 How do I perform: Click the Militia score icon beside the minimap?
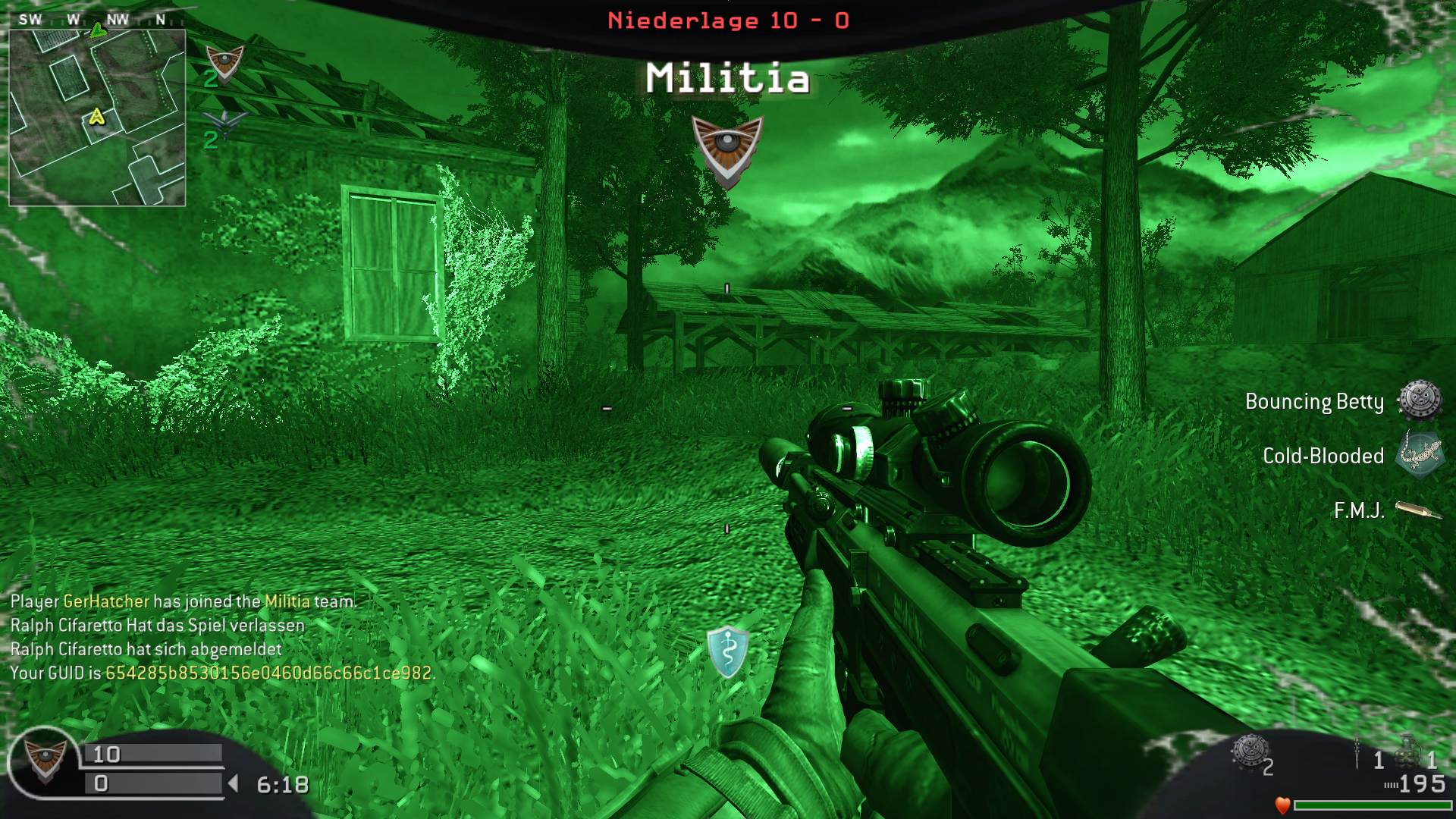[x=225, y=63]
